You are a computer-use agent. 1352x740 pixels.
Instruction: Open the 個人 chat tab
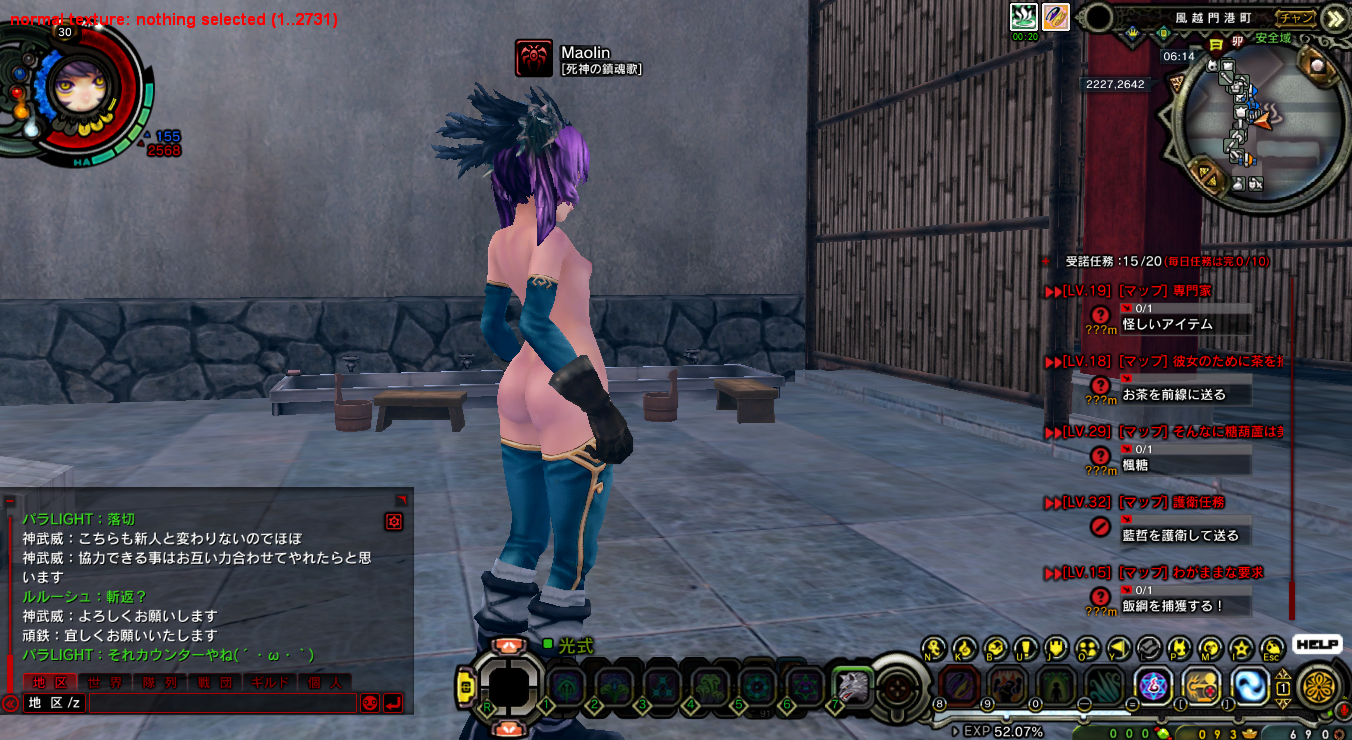pos(324,682)
